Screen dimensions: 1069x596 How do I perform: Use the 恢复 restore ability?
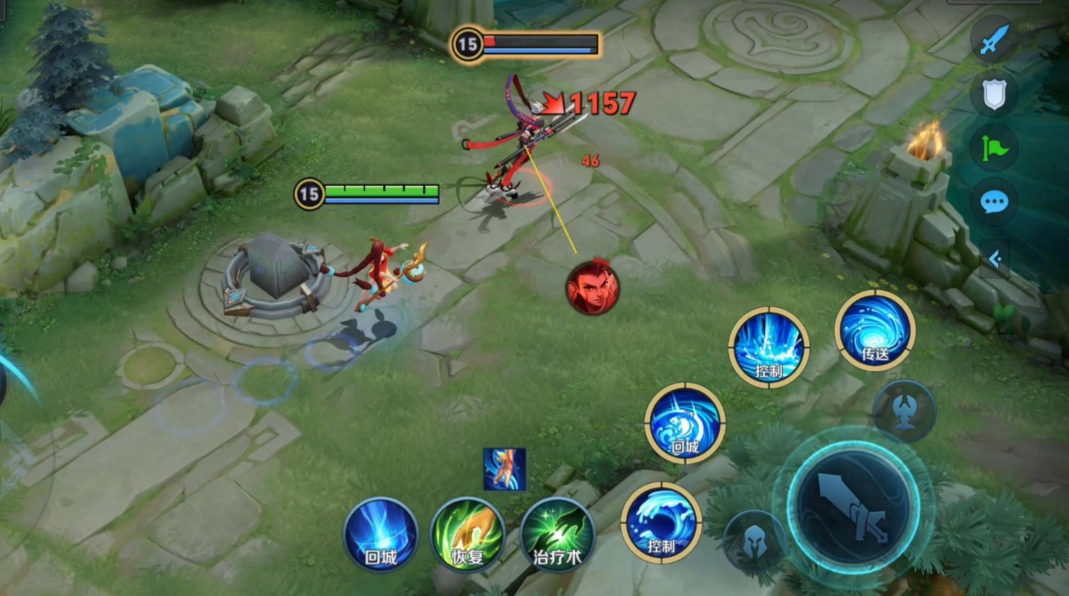[x=467, y=534]
